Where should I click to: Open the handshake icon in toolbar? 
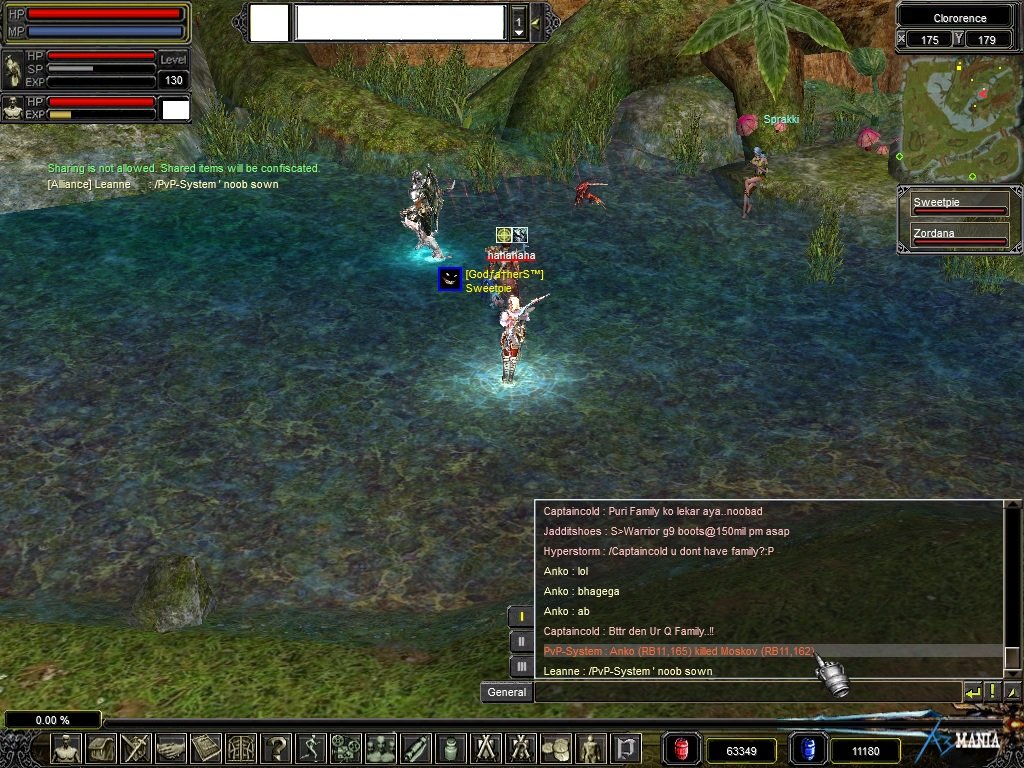[x=171, y=748]
